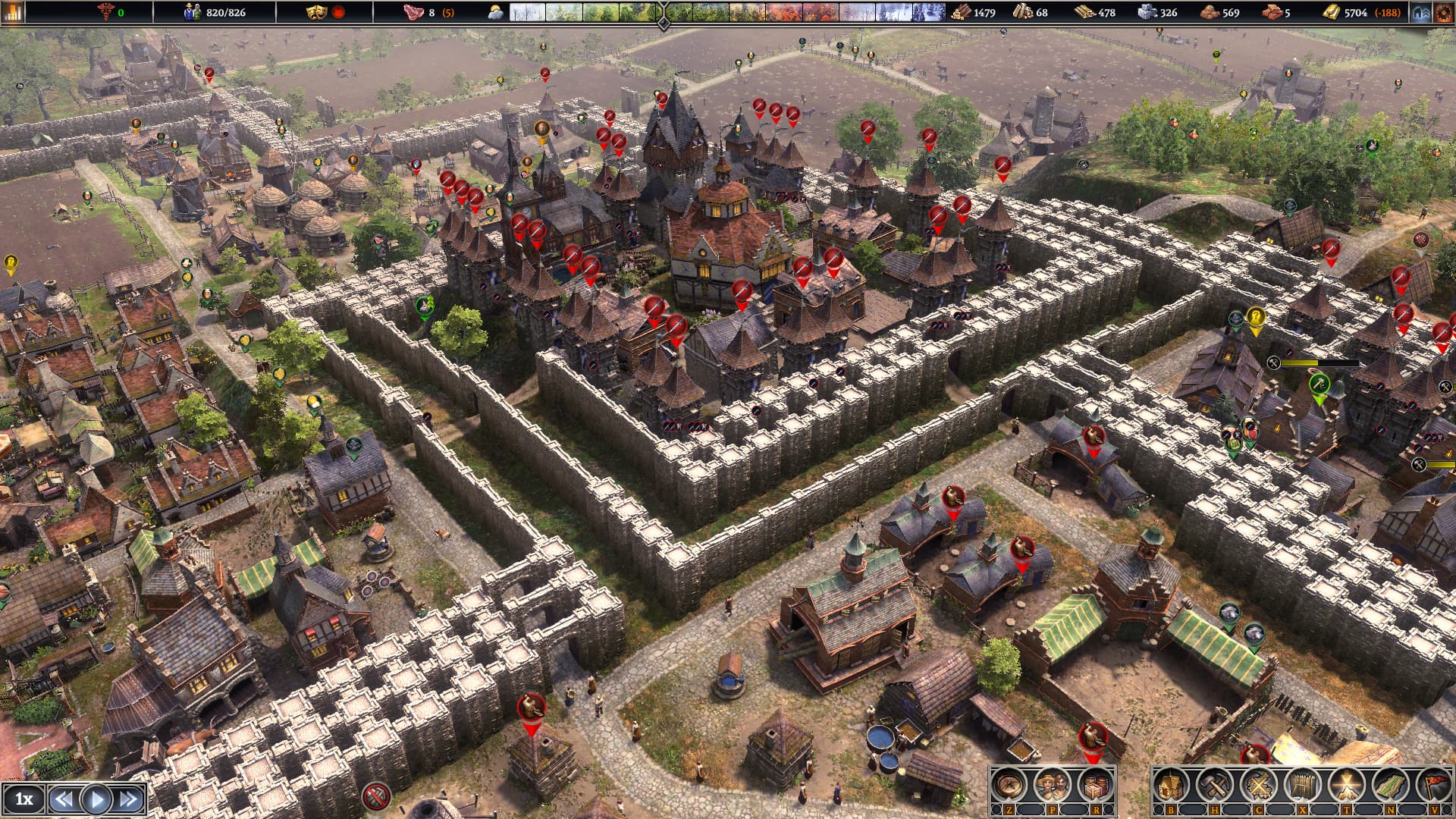
Task: Open the road and field plot tool
Action: point(1389,786)
